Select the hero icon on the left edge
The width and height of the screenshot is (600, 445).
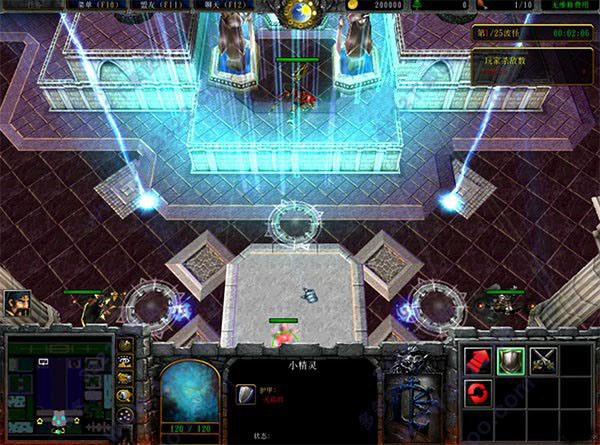click(x=17, y=303)
